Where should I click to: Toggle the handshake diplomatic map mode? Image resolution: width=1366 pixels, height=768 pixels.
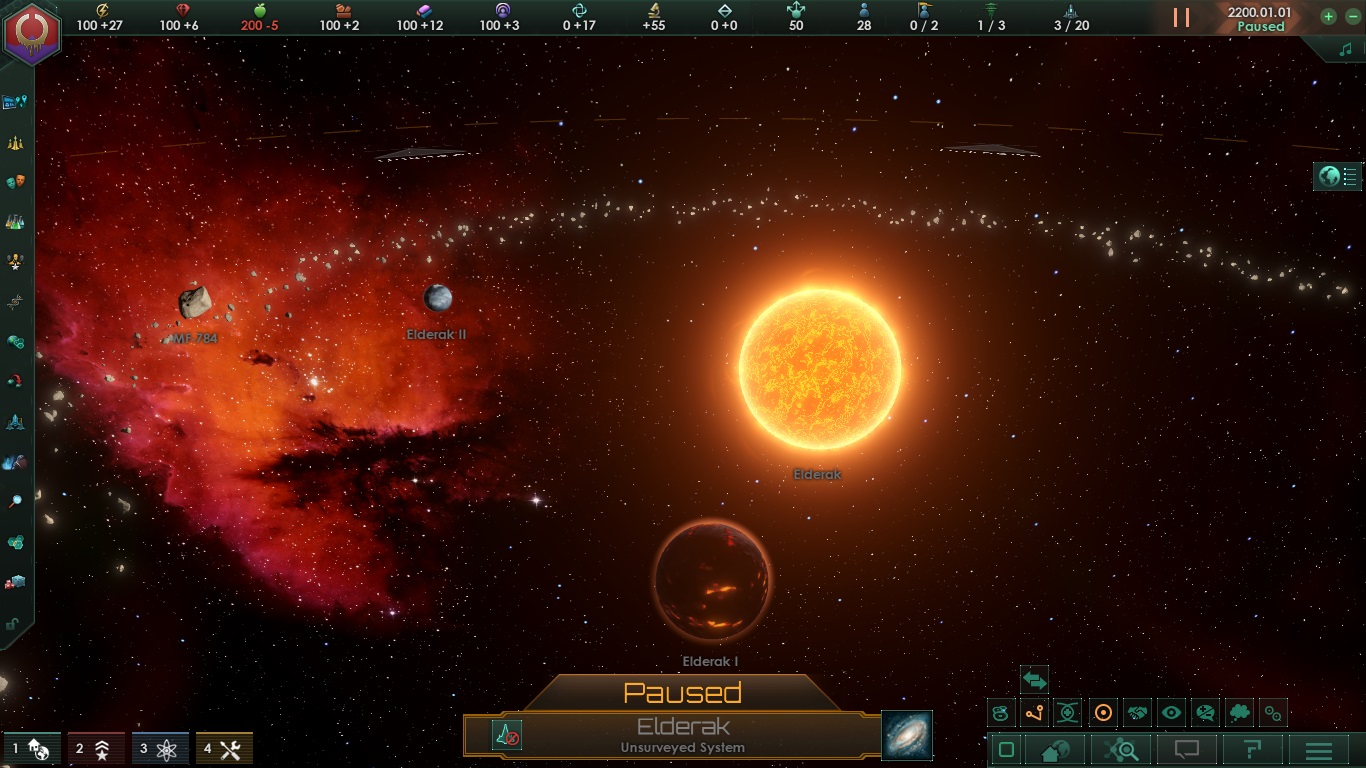pos(1137,713)
